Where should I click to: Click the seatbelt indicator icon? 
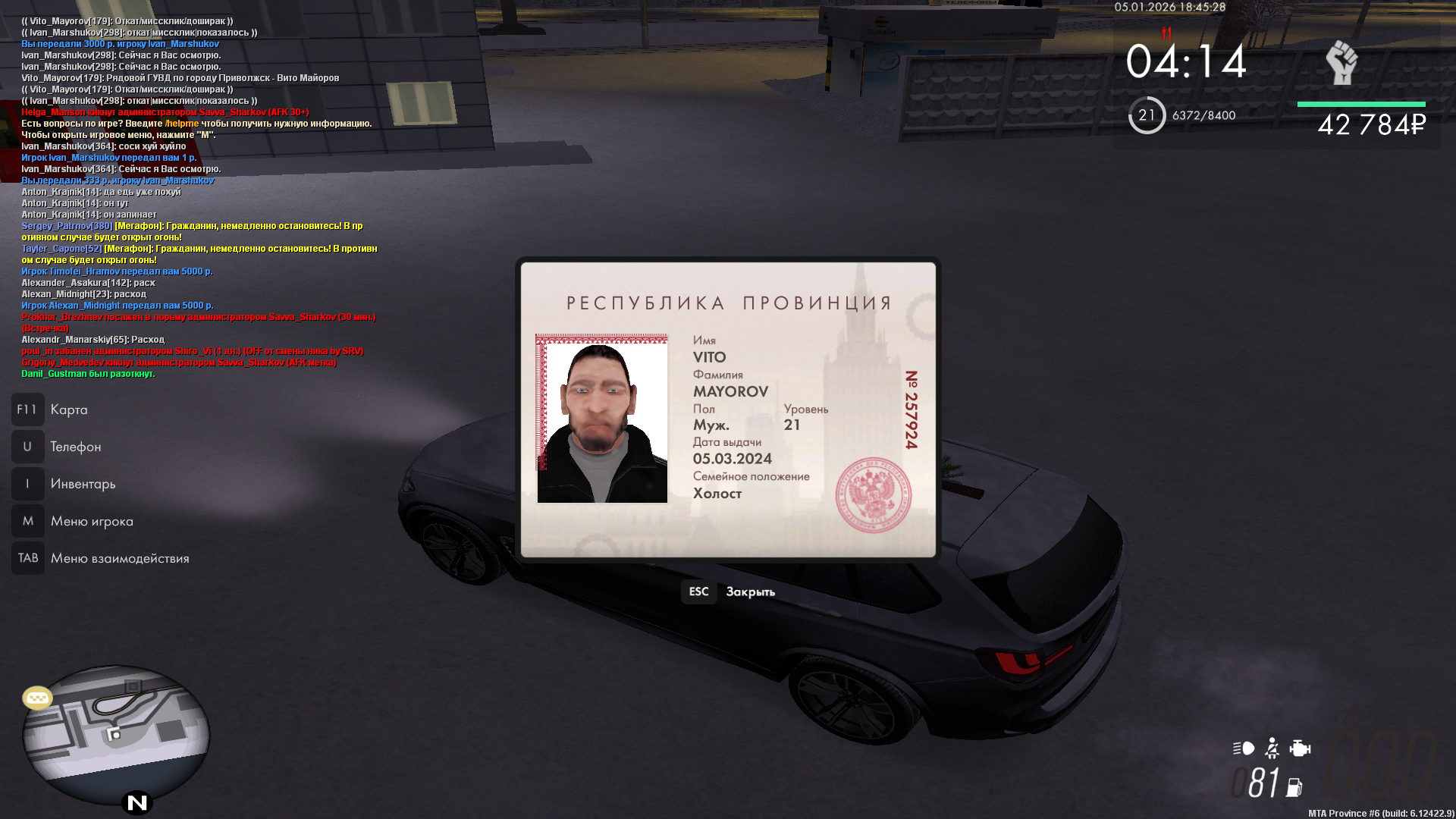(x=1272, y=748)
